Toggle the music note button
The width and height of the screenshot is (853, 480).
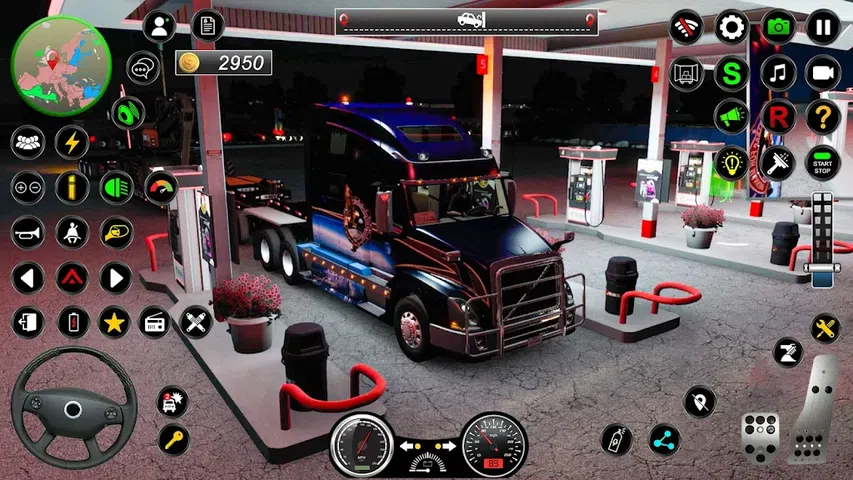point(778,72)
